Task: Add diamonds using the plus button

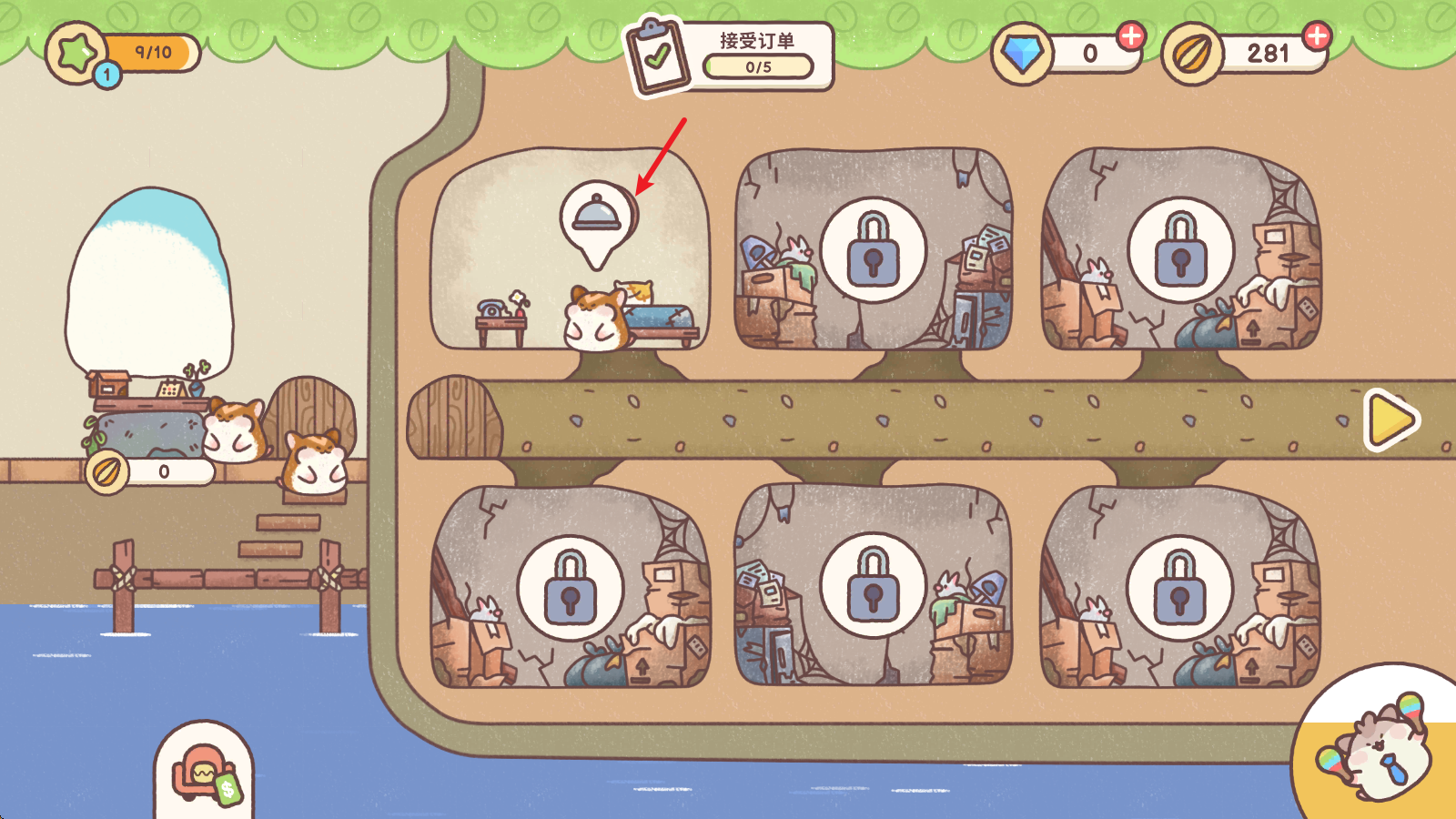Action: coord(1131,36)
